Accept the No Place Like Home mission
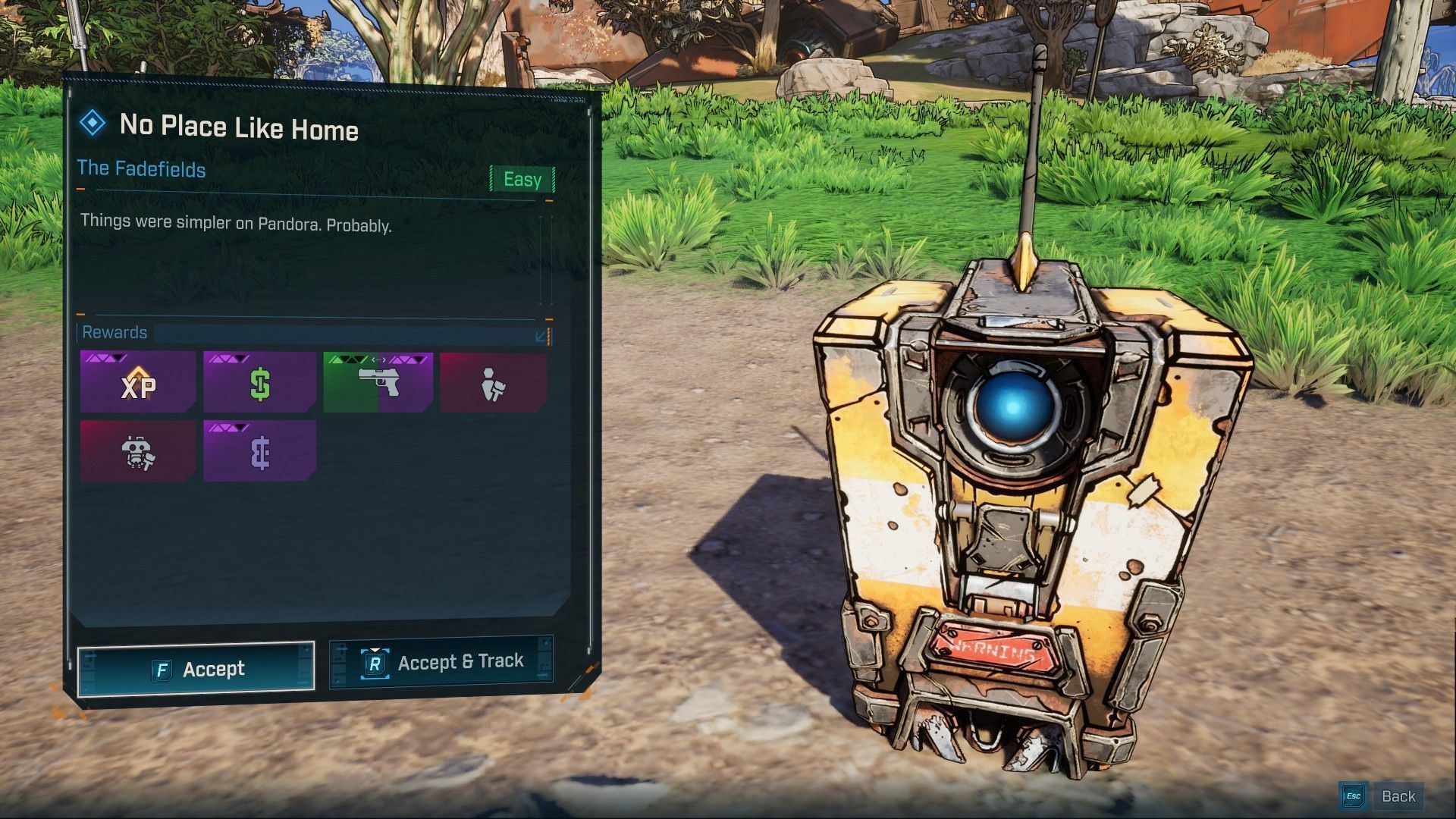This screenshot has height=819, width=1456. click(x=196, y=669)
